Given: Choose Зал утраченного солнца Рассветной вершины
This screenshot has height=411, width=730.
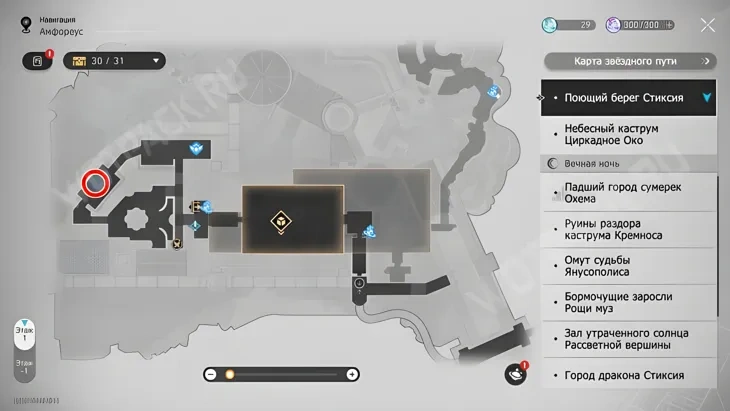Looking at the screenshot, I should coord(628,339).
